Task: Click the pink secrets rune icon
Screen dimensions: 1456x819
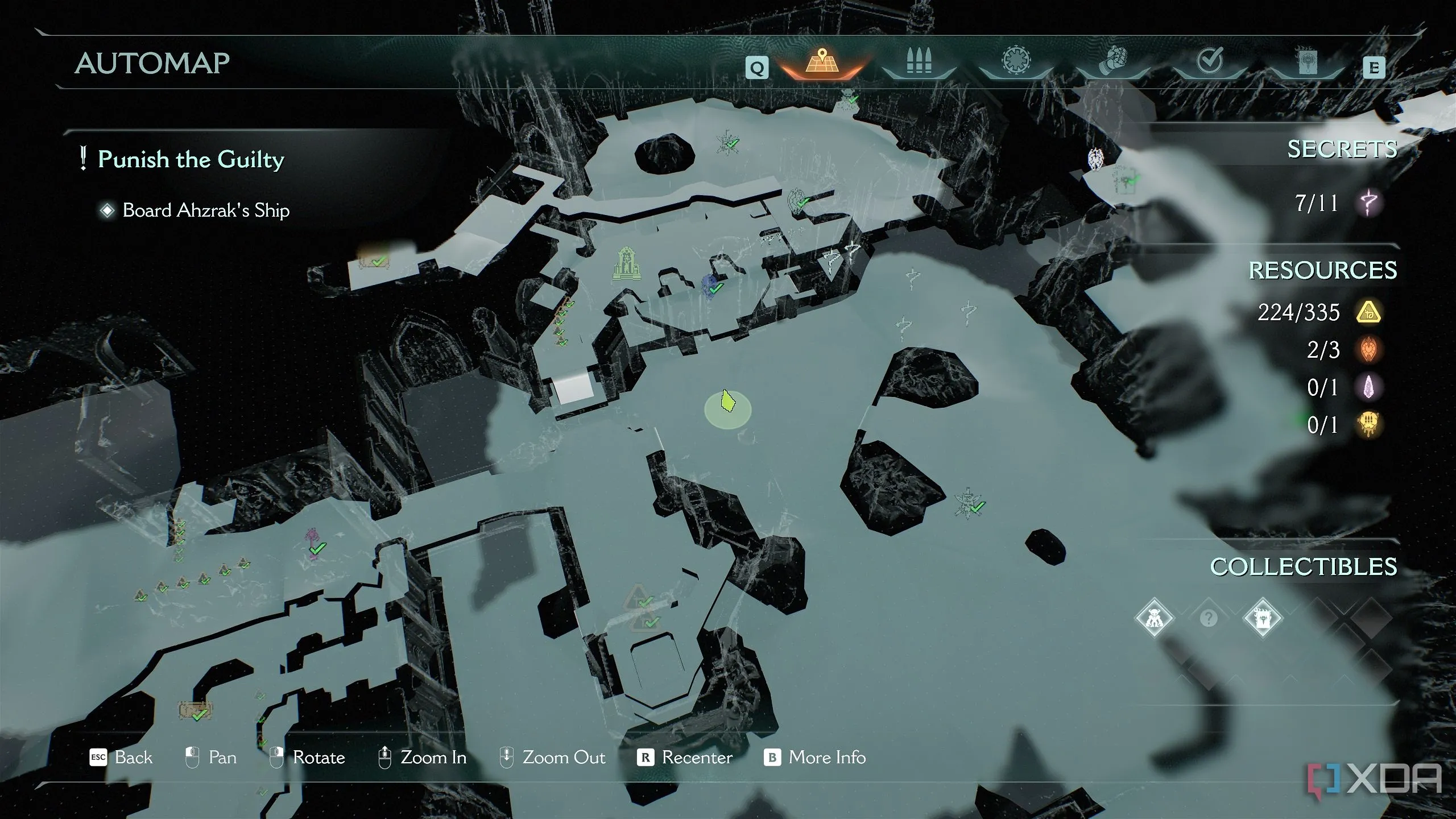Action: click(x=1368, y=202)
